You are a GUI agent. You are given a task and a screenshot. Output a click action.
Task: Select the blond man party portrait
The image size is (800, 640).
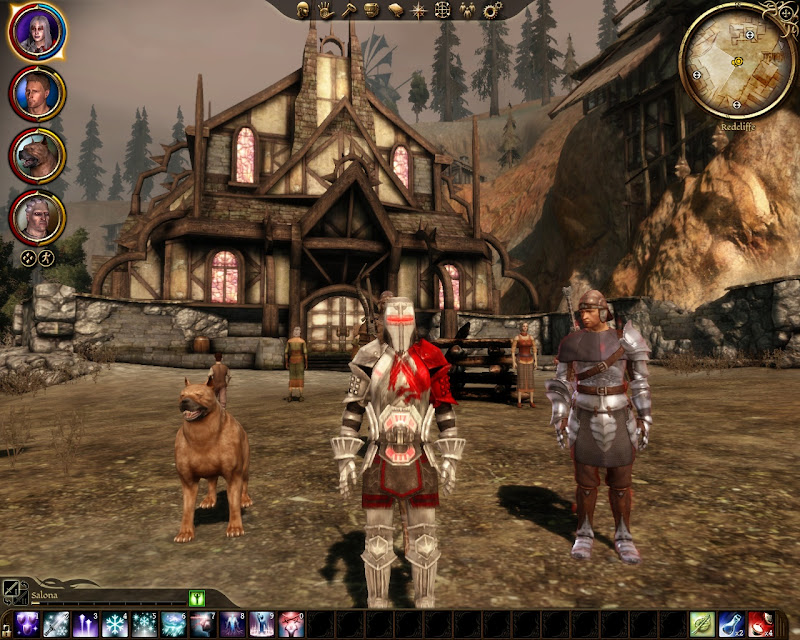pyautogui.click(x=37, y=94)
